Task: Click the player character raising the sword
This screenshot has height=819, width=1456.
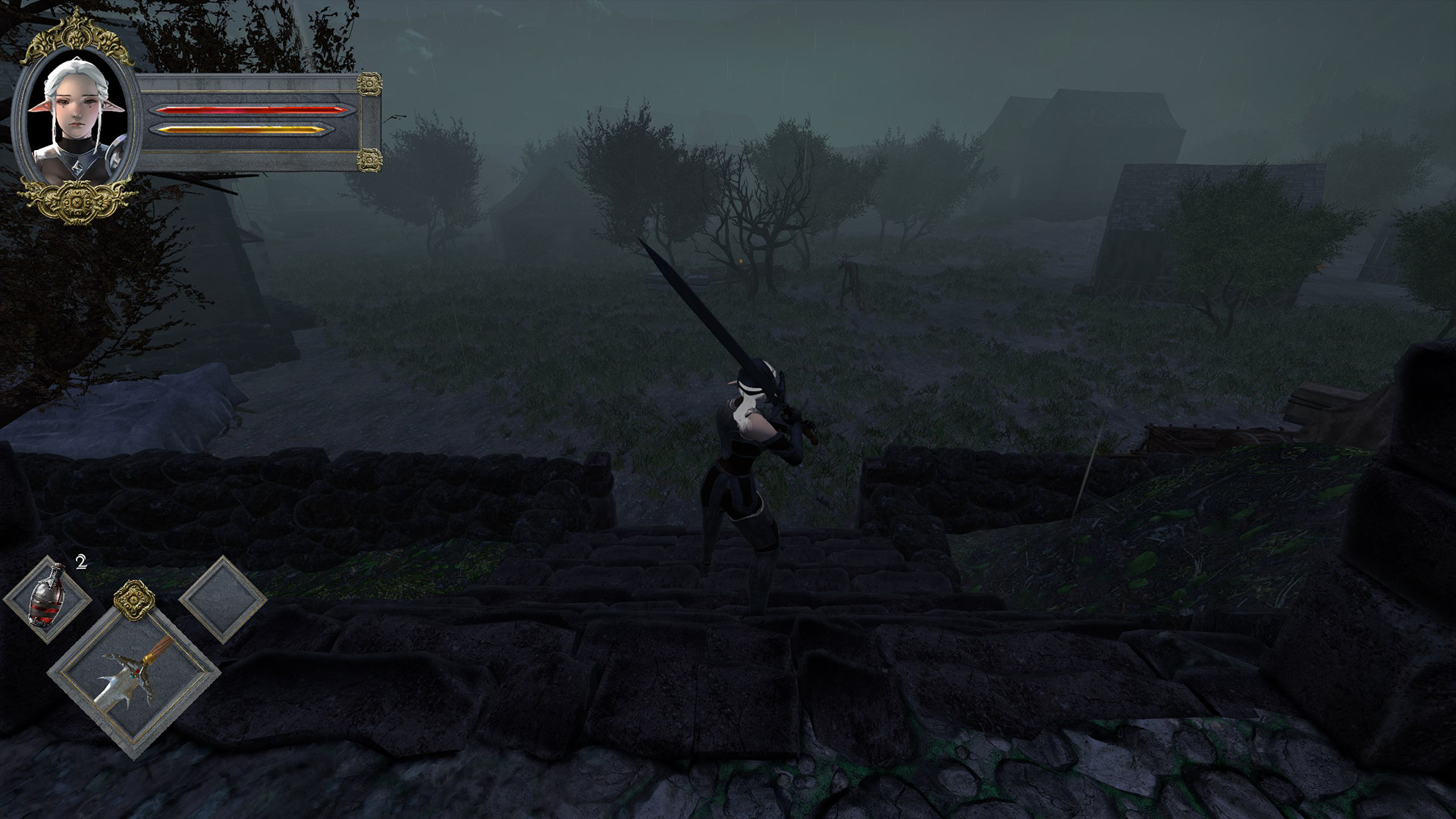Action: 747,455
